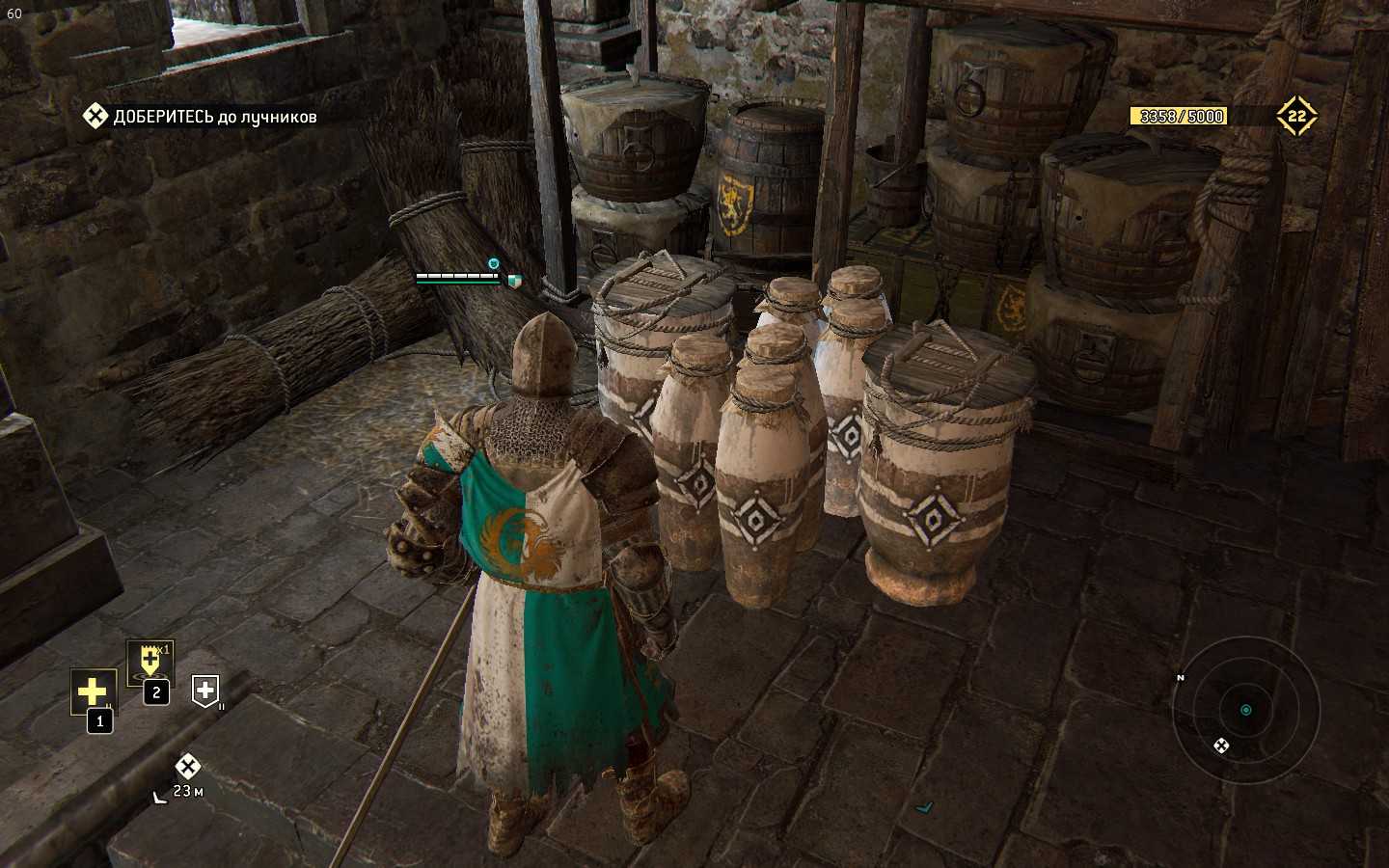
Task: Select the objective tracker "ДОБЕРИТЕСЬ до лучников"
Action: pos(201,117)
